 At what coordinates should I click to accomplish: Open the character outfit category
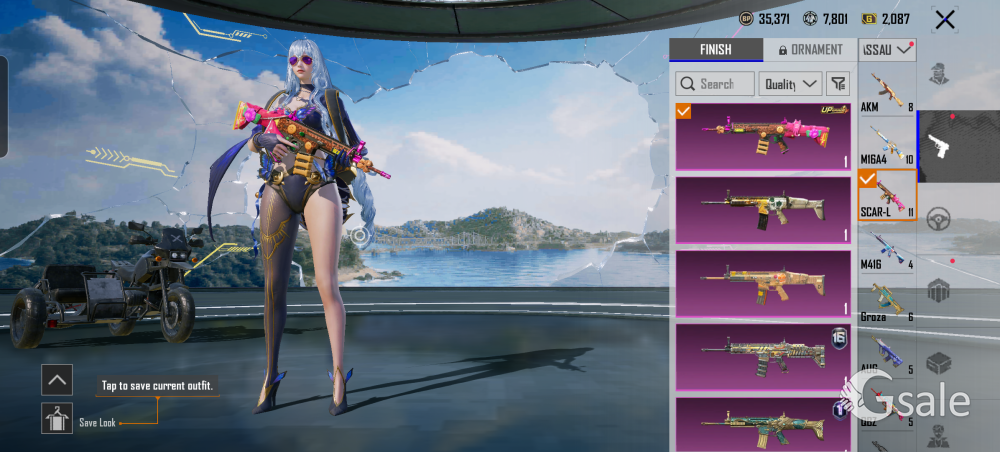pyautogui.click(x=938, y=75)
